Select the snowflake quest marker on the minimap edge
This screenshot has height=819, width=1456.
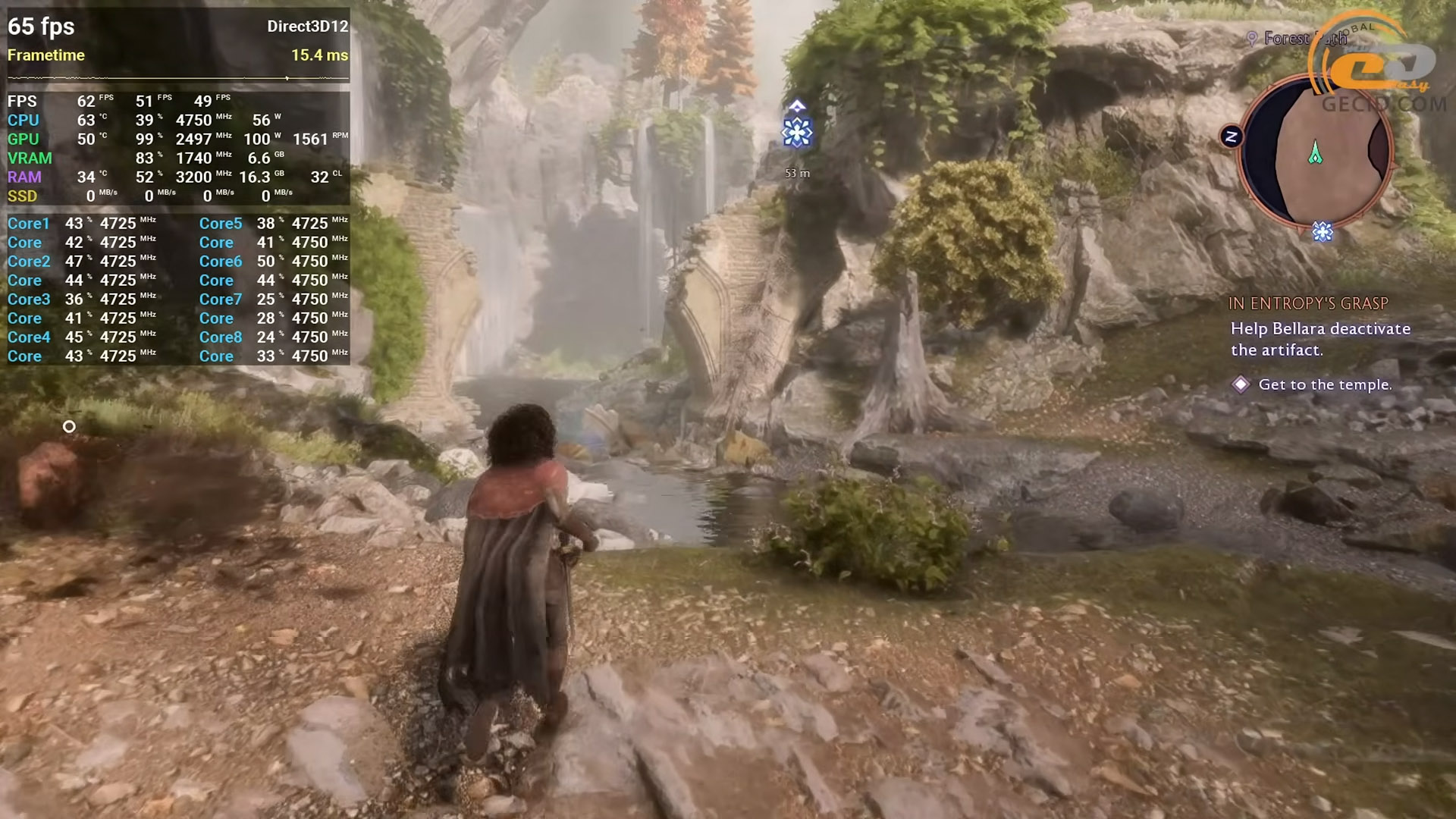(x=1322, y=231)
